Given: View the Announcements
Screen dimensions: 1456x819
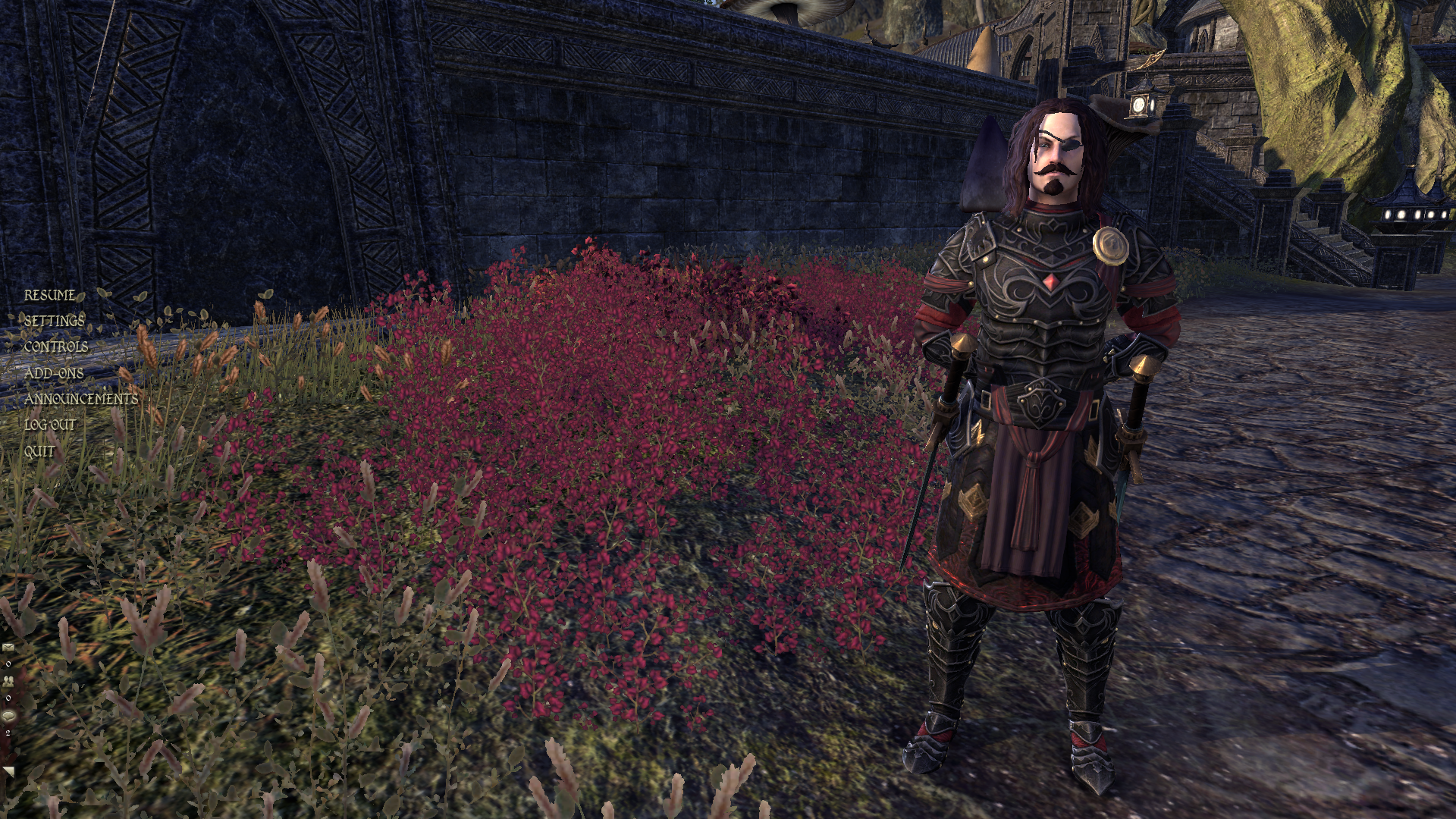Looking at the screenshot, I should click(x=81, y=399).
